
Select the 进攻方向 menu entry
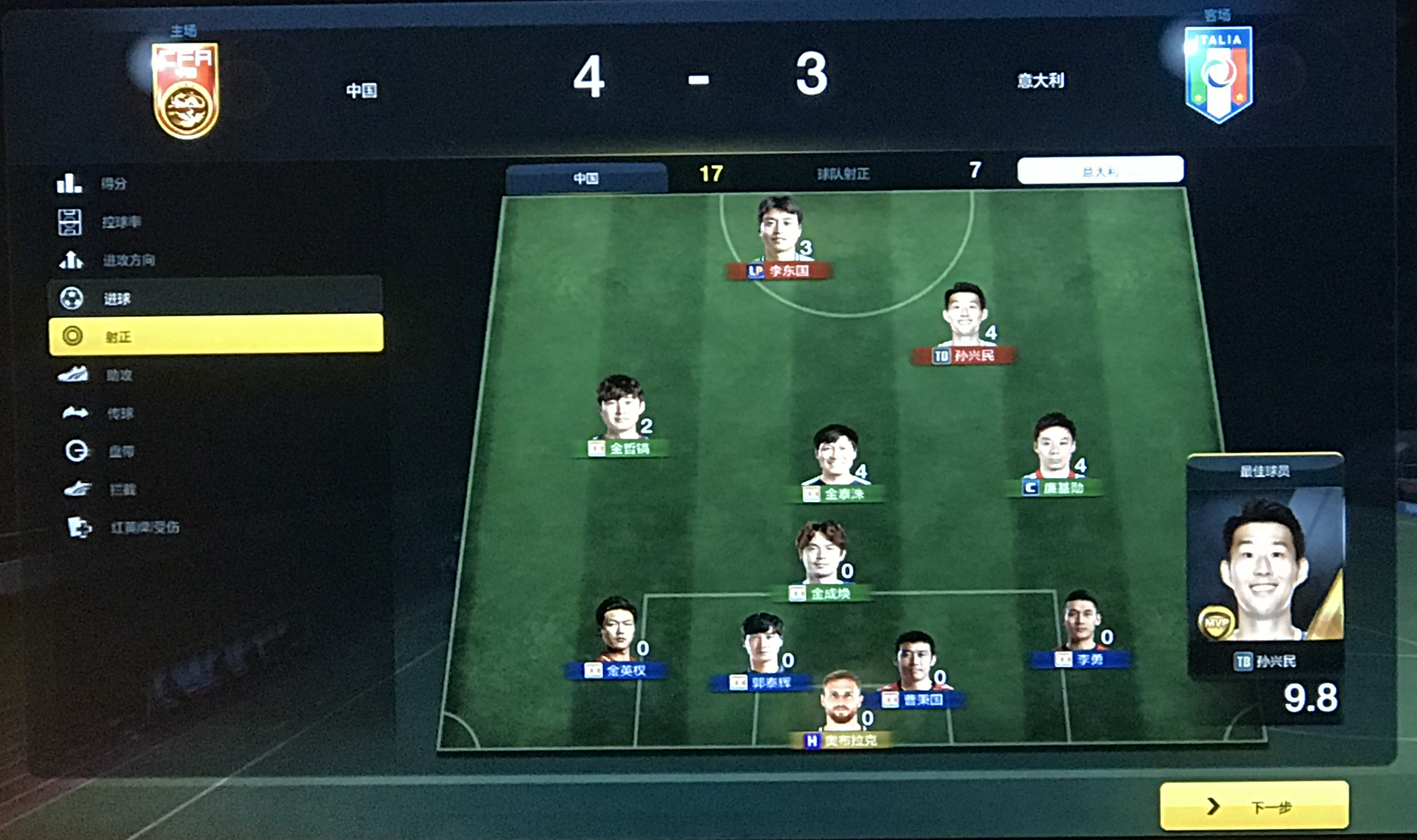coord(128,260)
